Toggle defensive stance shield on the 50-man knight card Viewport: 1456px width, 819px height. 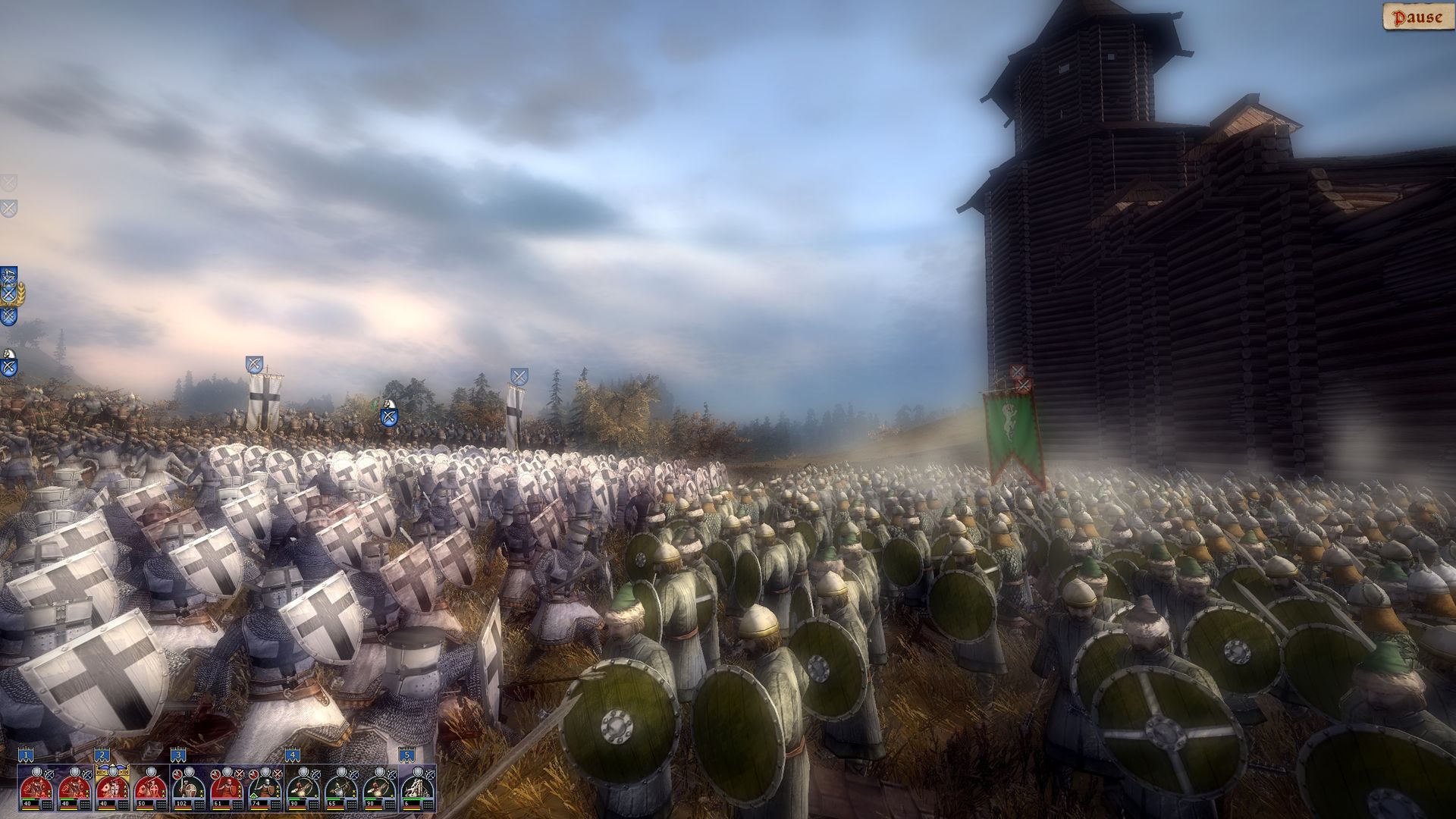tap(149, 772)
